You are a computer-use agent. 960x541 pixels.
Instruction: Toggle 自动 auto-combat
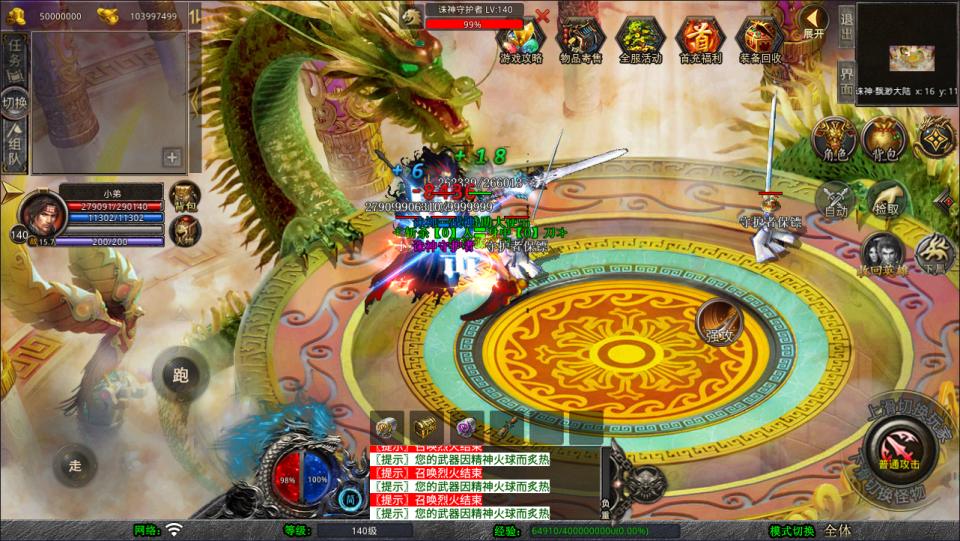click(836, 198)
